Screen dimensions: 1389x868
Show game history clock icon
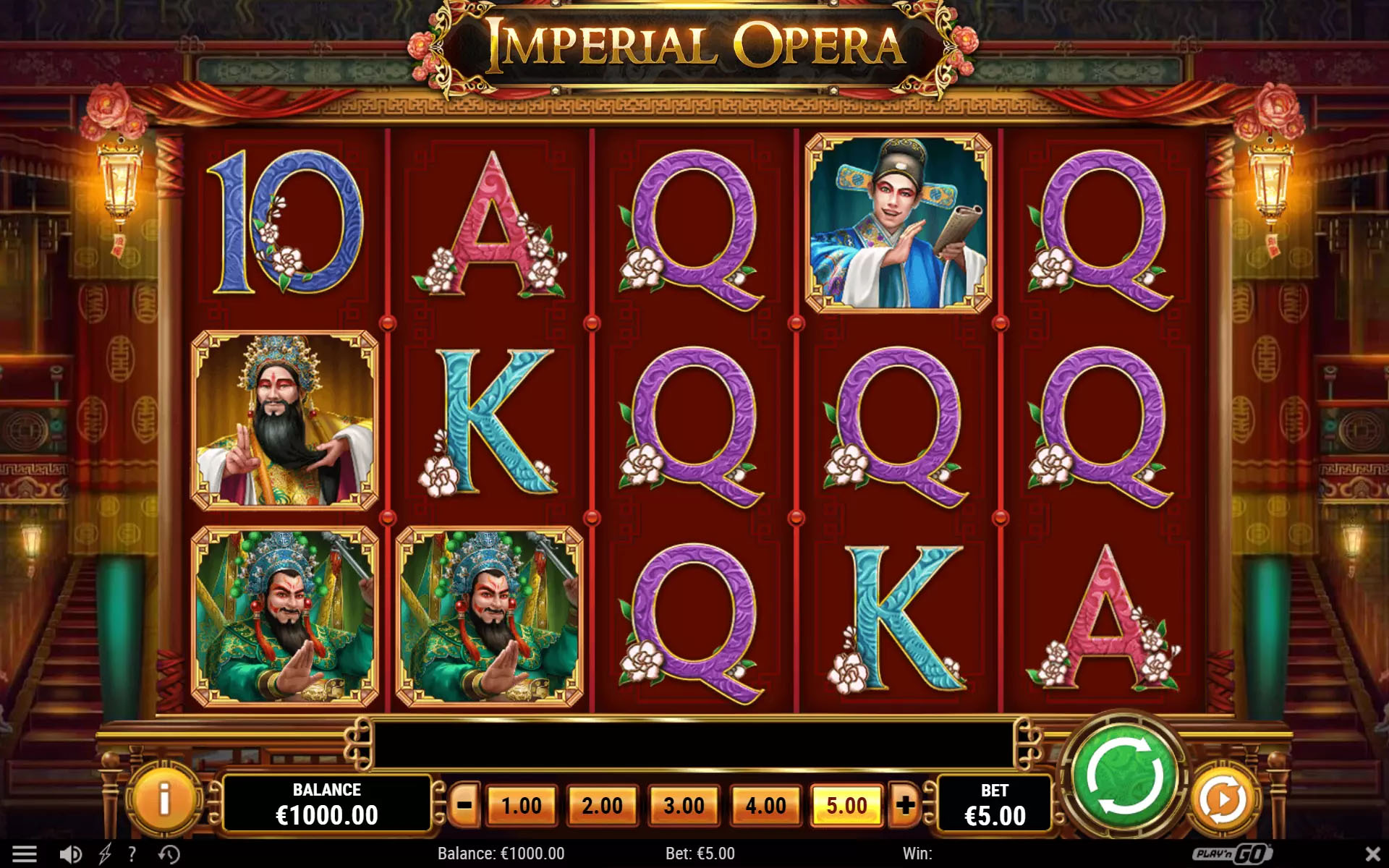tap(169, 854)
